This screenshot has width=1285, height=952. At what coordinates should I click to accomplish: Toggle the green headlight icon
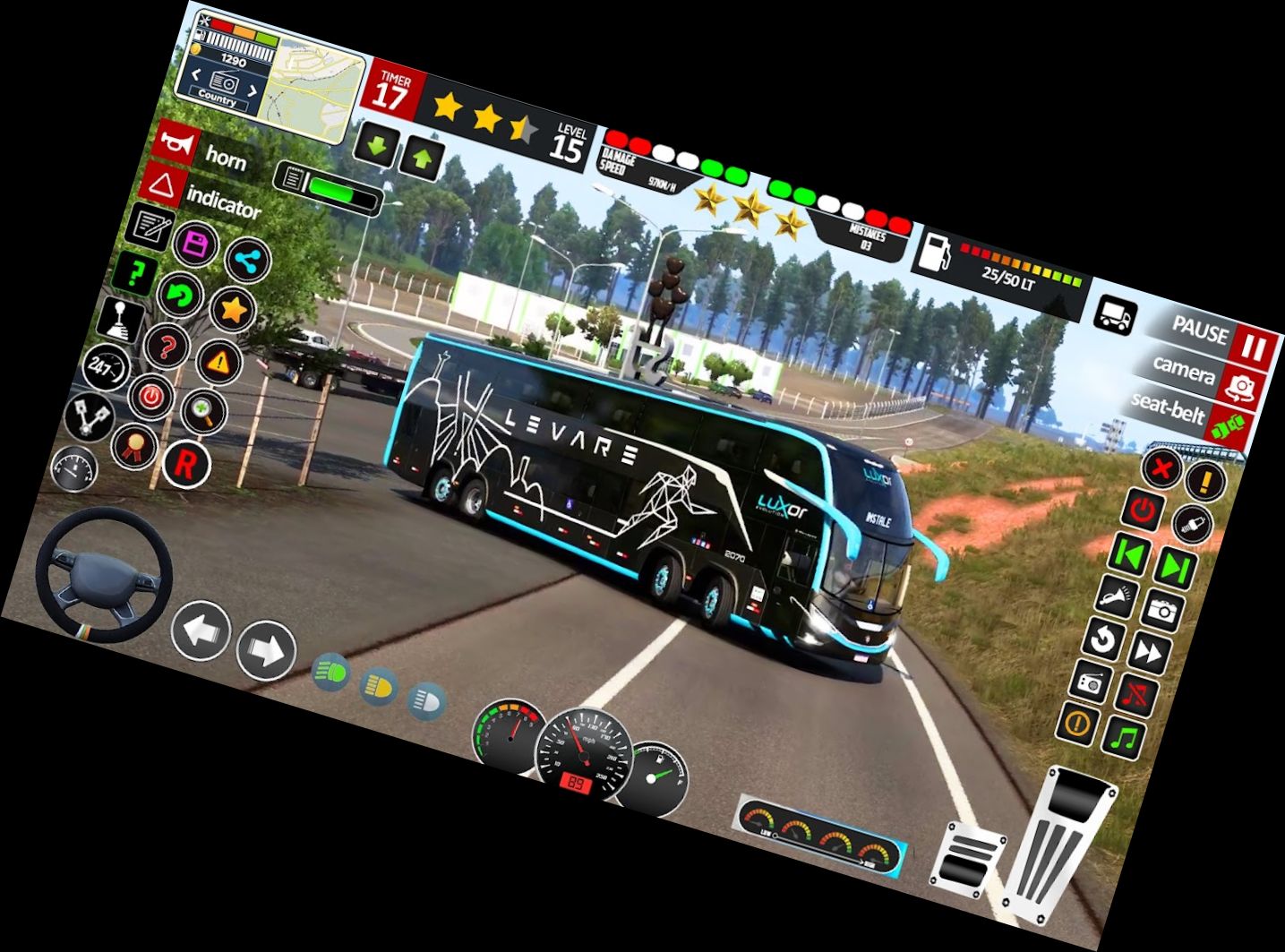[x=331, y=671]
